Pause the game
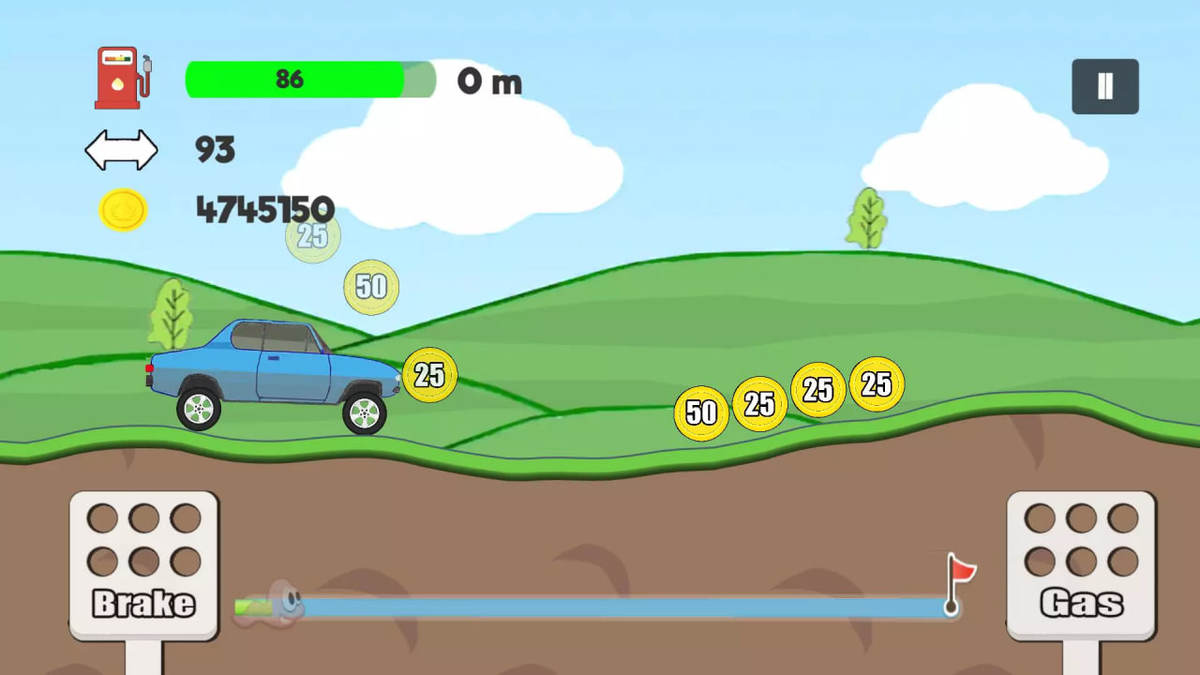Viewport: 1200px width, 675px height. (1105, 86)
